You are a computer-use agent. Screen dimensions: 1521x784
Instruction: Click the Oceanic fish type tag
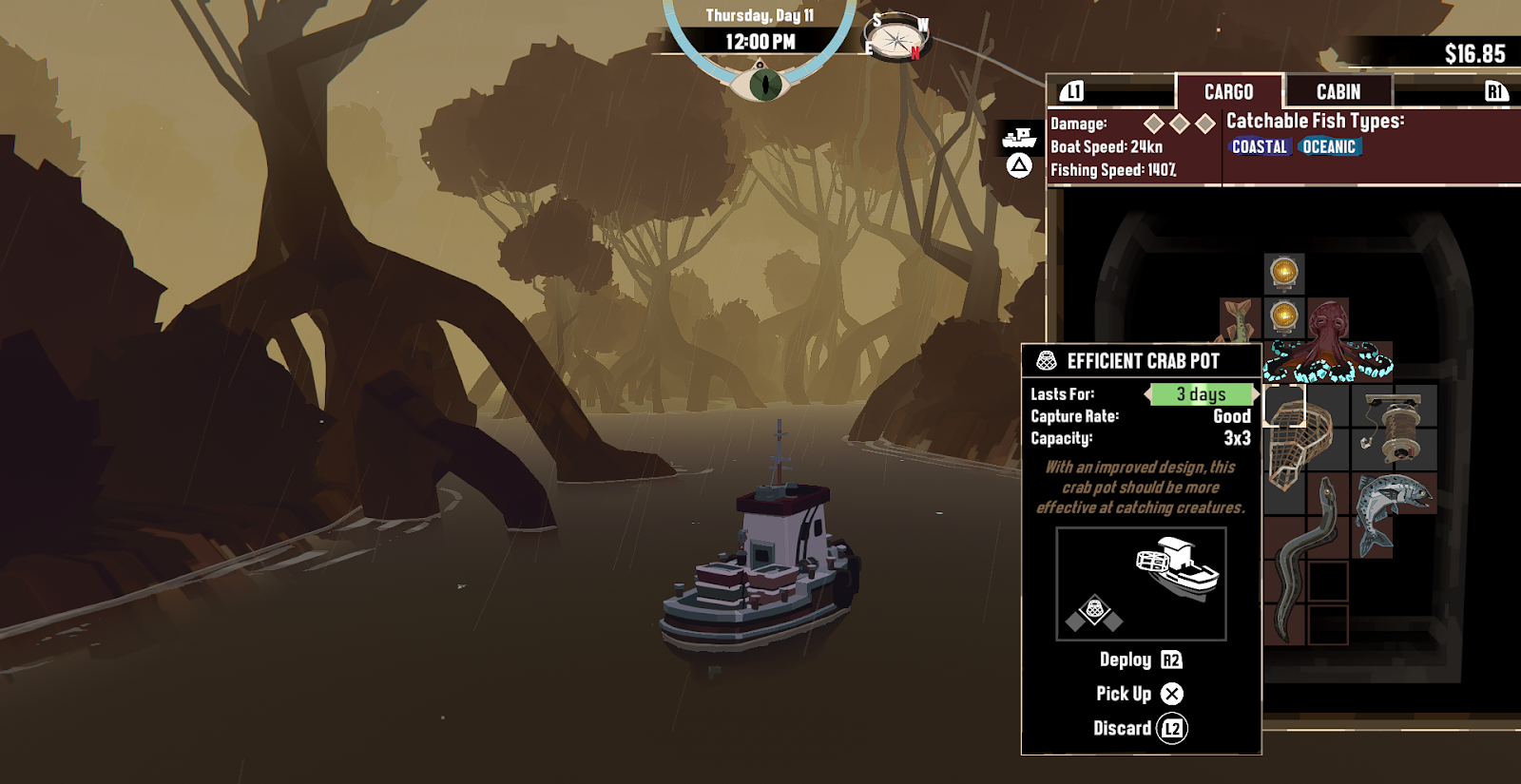[1329, 147]
